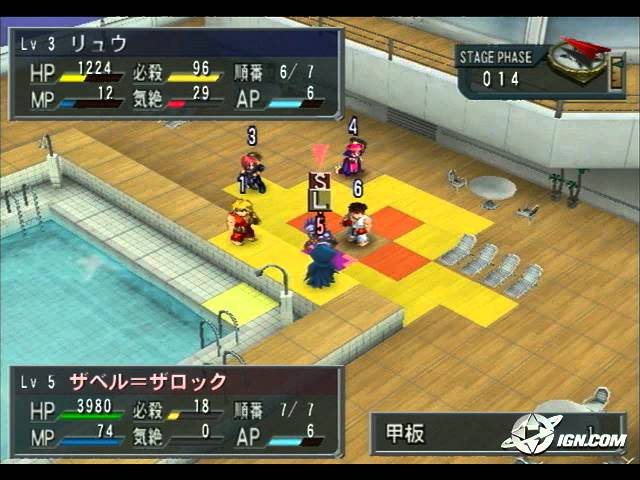Choose the purple unit marked number 4
Image resolution: width=640 pixels, height=480 pixels.
tap(352, 157)
